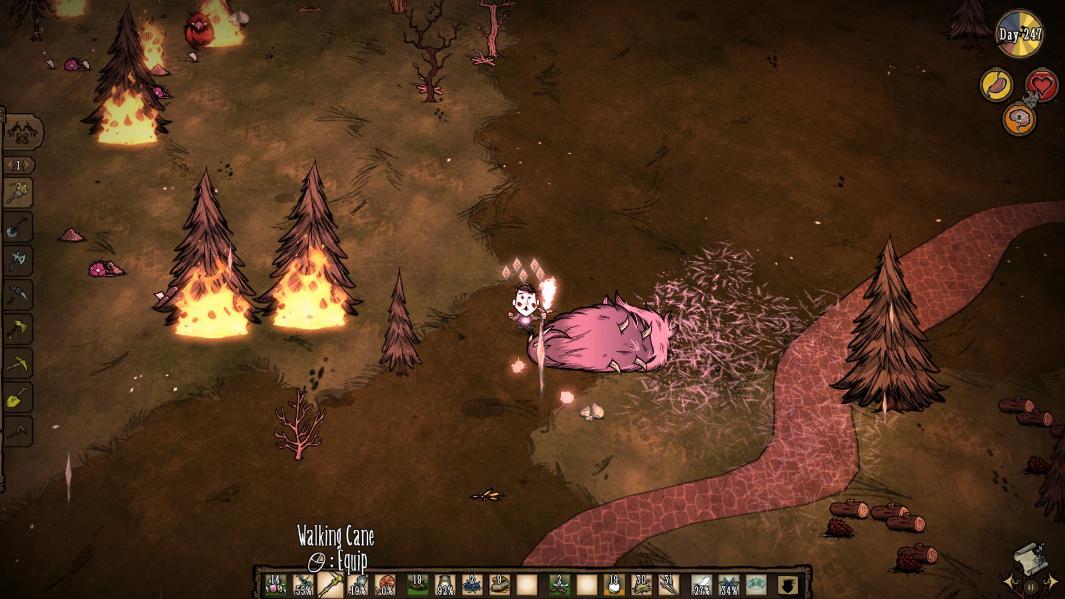Viewport: 1065px width, 599px height.
Task: Select the flint axe crafting recipe
Action: (19, 261)
